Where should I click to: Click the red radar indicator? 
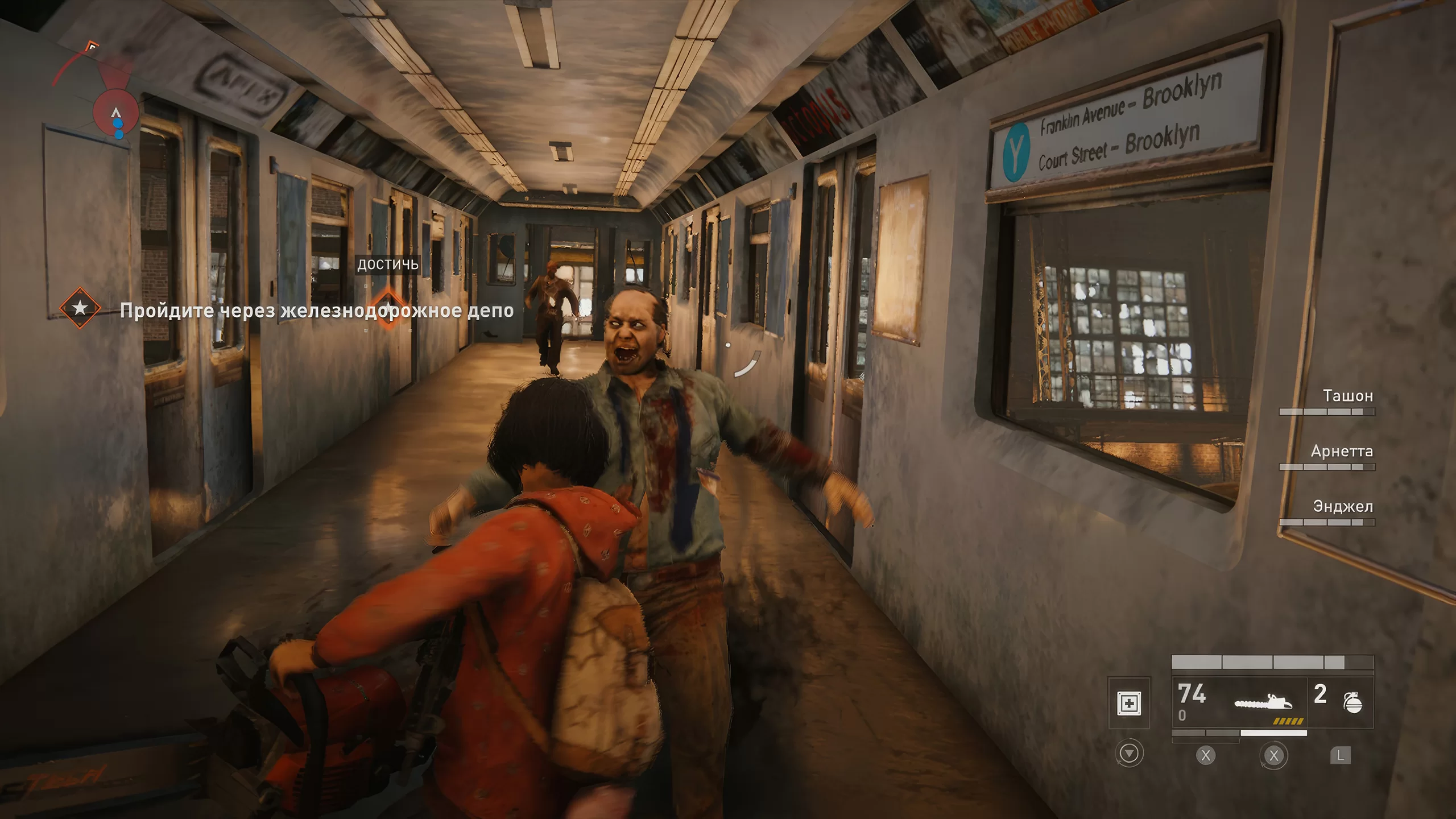[x=115, y=111]
